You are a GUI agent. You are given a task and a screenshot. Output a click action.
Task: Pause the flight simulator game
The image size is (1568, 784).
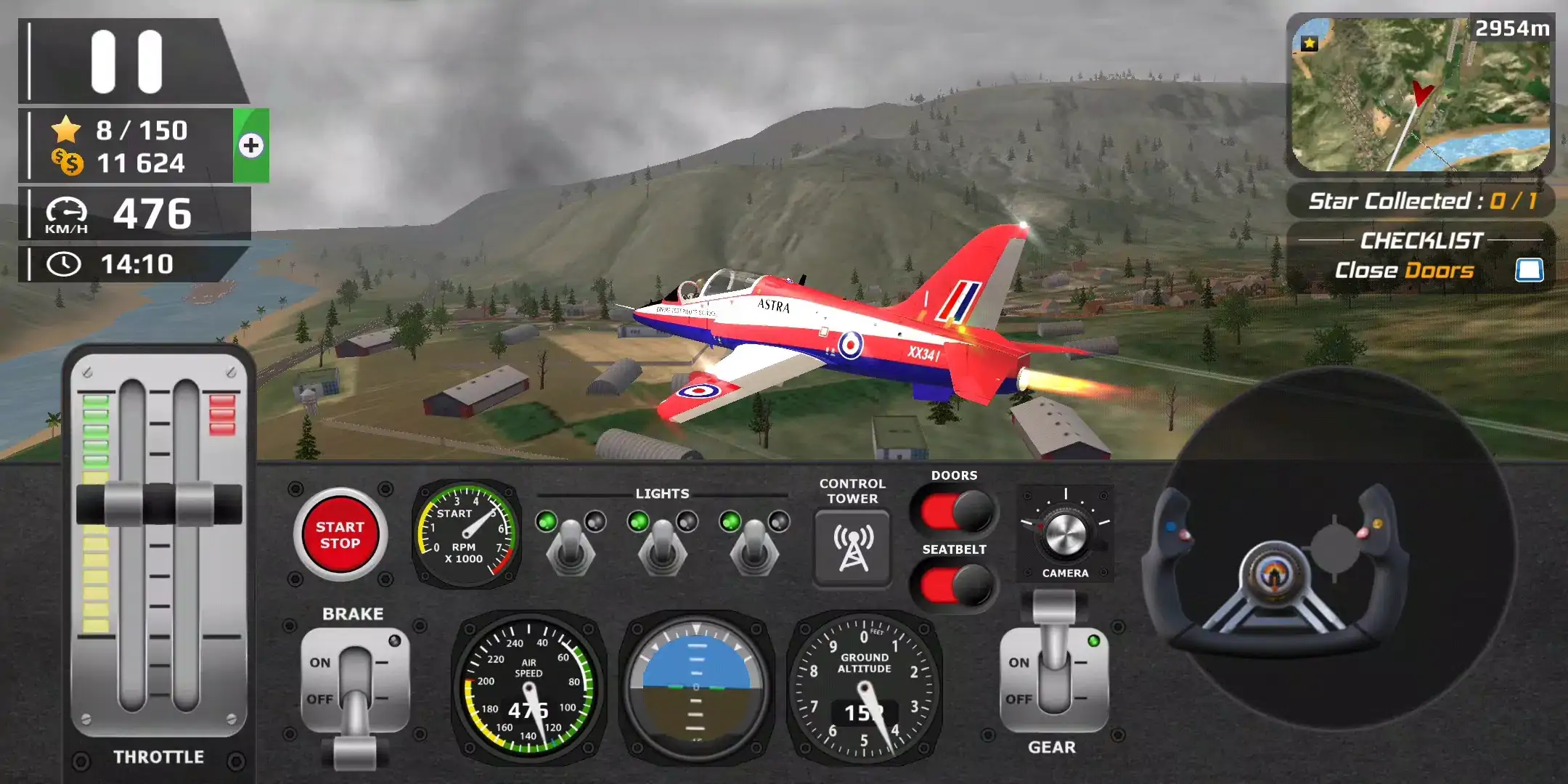[127, 62]
